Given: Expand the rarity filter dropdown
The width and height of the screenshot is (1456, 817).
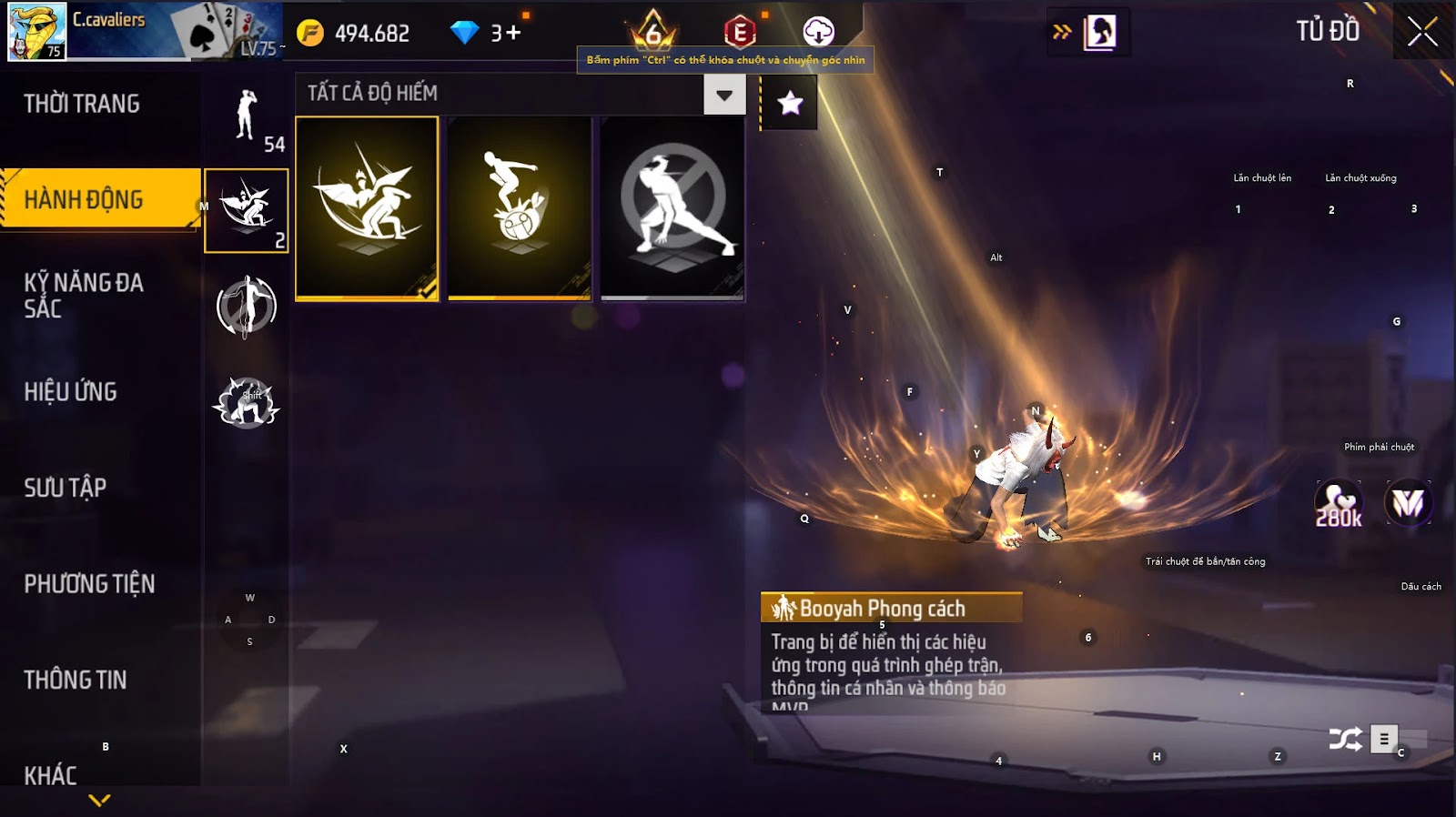Looking at the screenshot, I should [724, 95].
